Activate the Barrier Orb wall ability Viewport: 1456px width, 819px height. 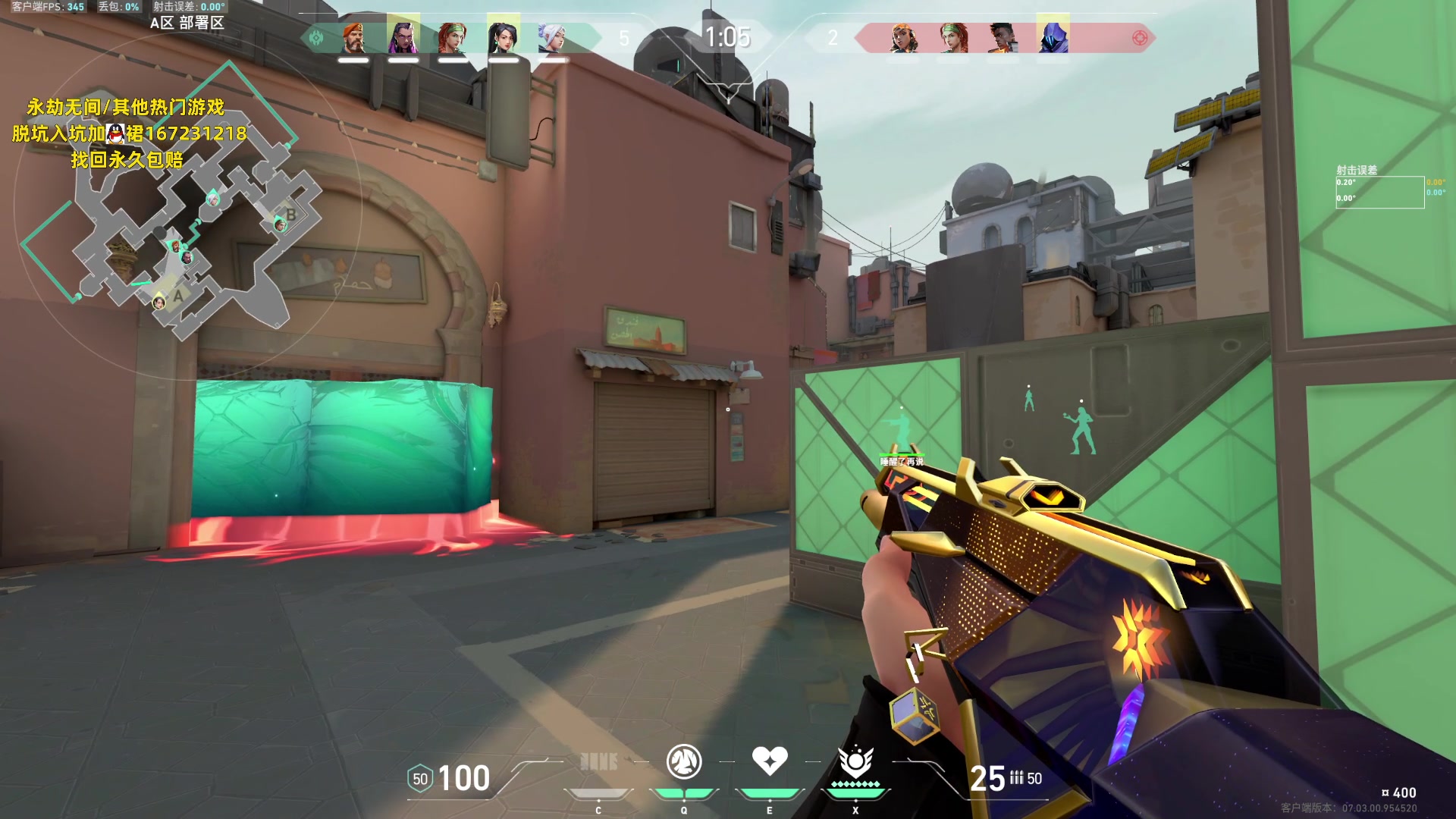(x=598, y=761)
